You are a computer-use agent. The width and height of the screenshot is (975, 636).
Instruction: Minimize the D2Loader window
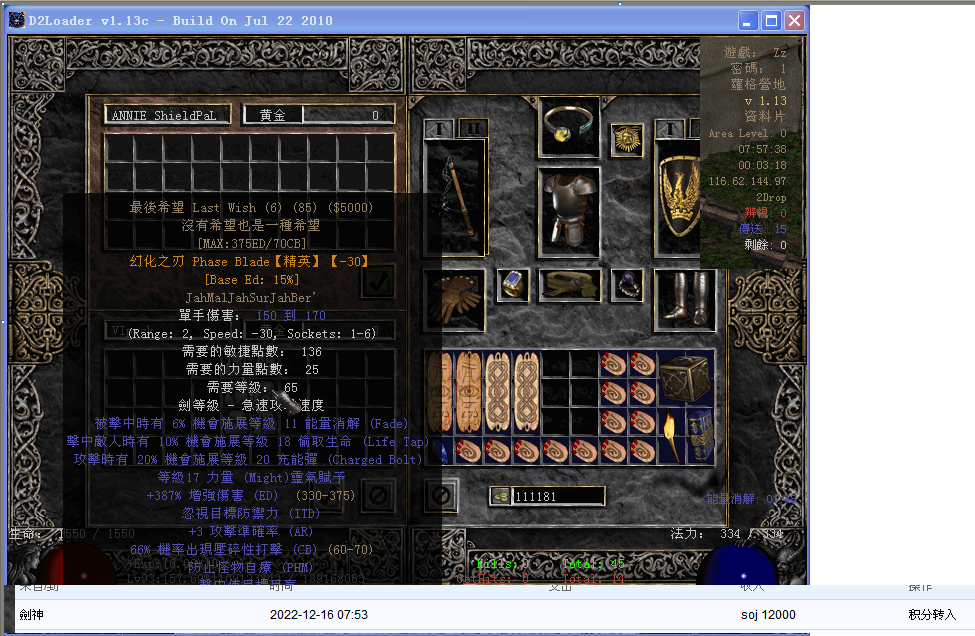pyautogui.click(x=747, y=20)
